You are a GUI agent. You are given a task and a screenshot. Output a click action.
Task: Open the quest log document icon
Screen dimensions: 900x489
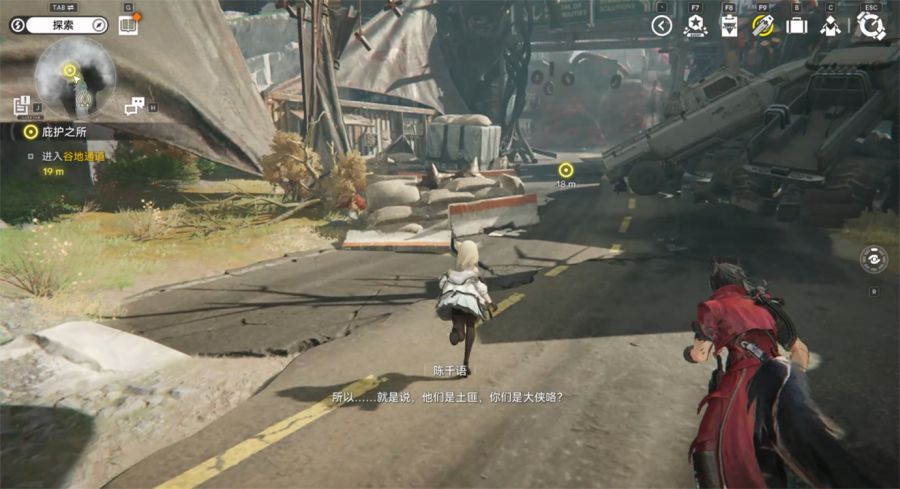[x=21, y=105]
